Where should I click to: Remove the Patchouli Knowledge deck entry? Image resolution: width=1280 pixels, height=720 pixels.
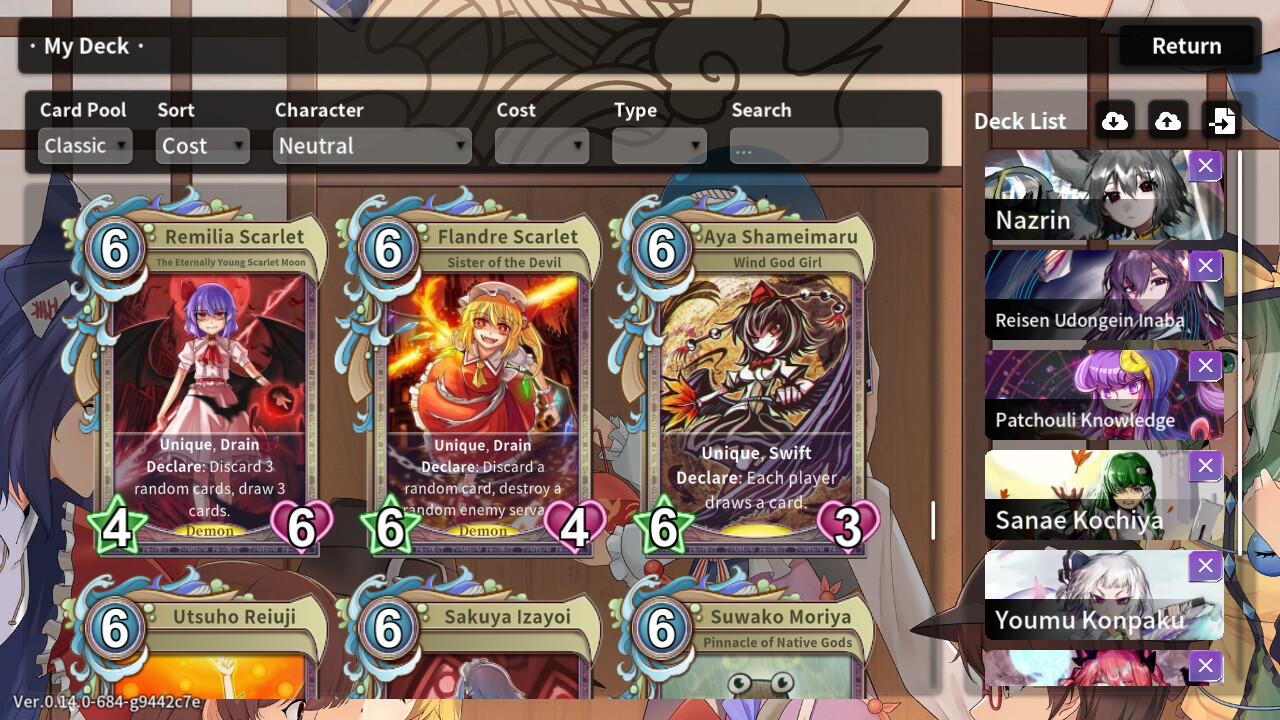[x=1205, y=366]
